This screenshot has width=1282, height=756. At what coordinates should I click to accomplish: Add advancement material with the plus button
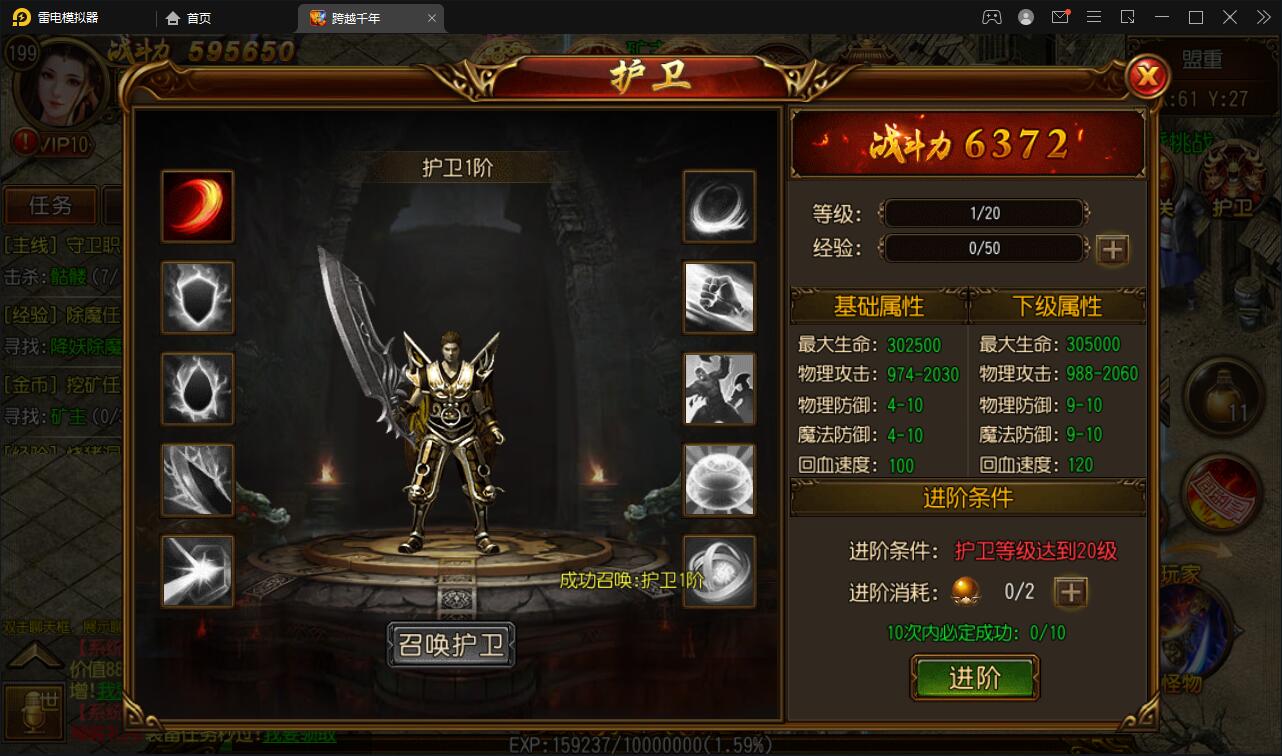pos(1071,592)
